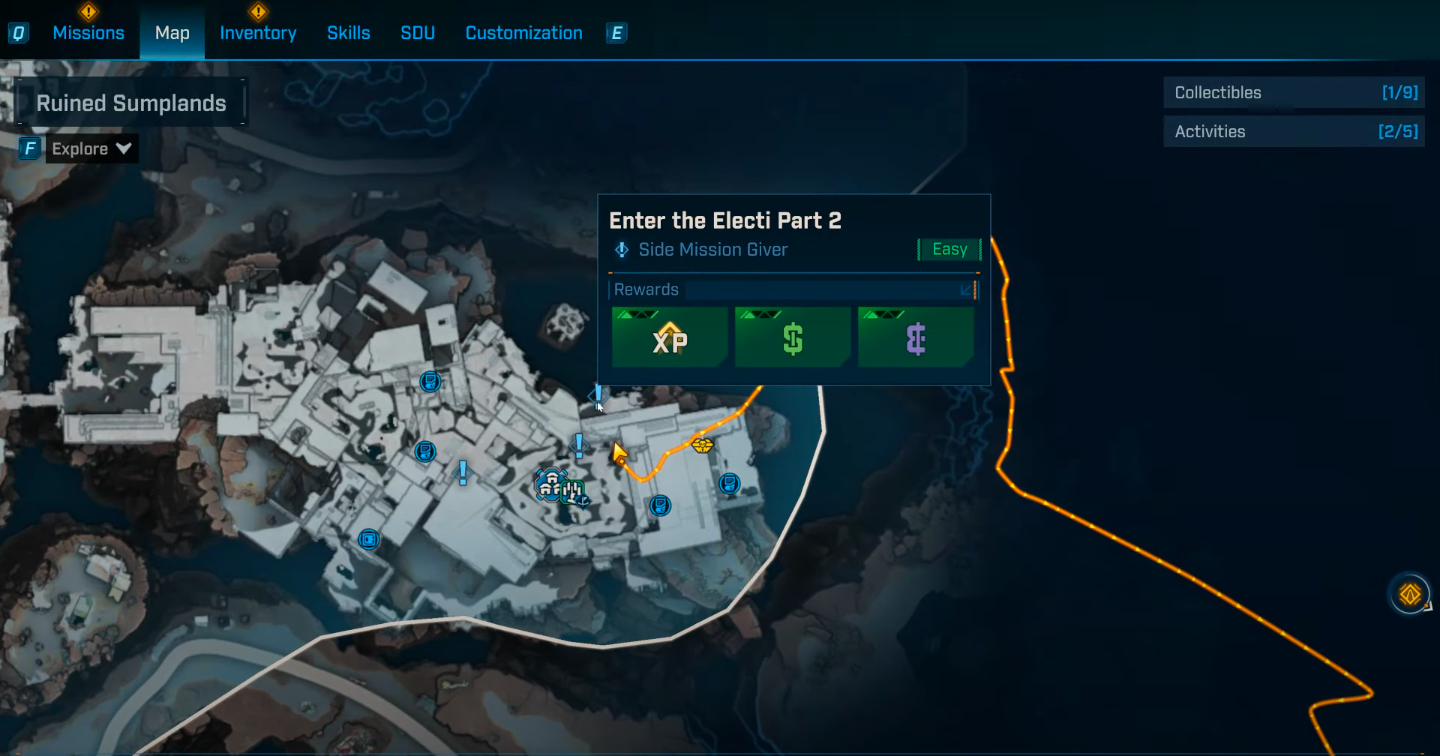Open the Inventory tab

click(x=258, y=33)
